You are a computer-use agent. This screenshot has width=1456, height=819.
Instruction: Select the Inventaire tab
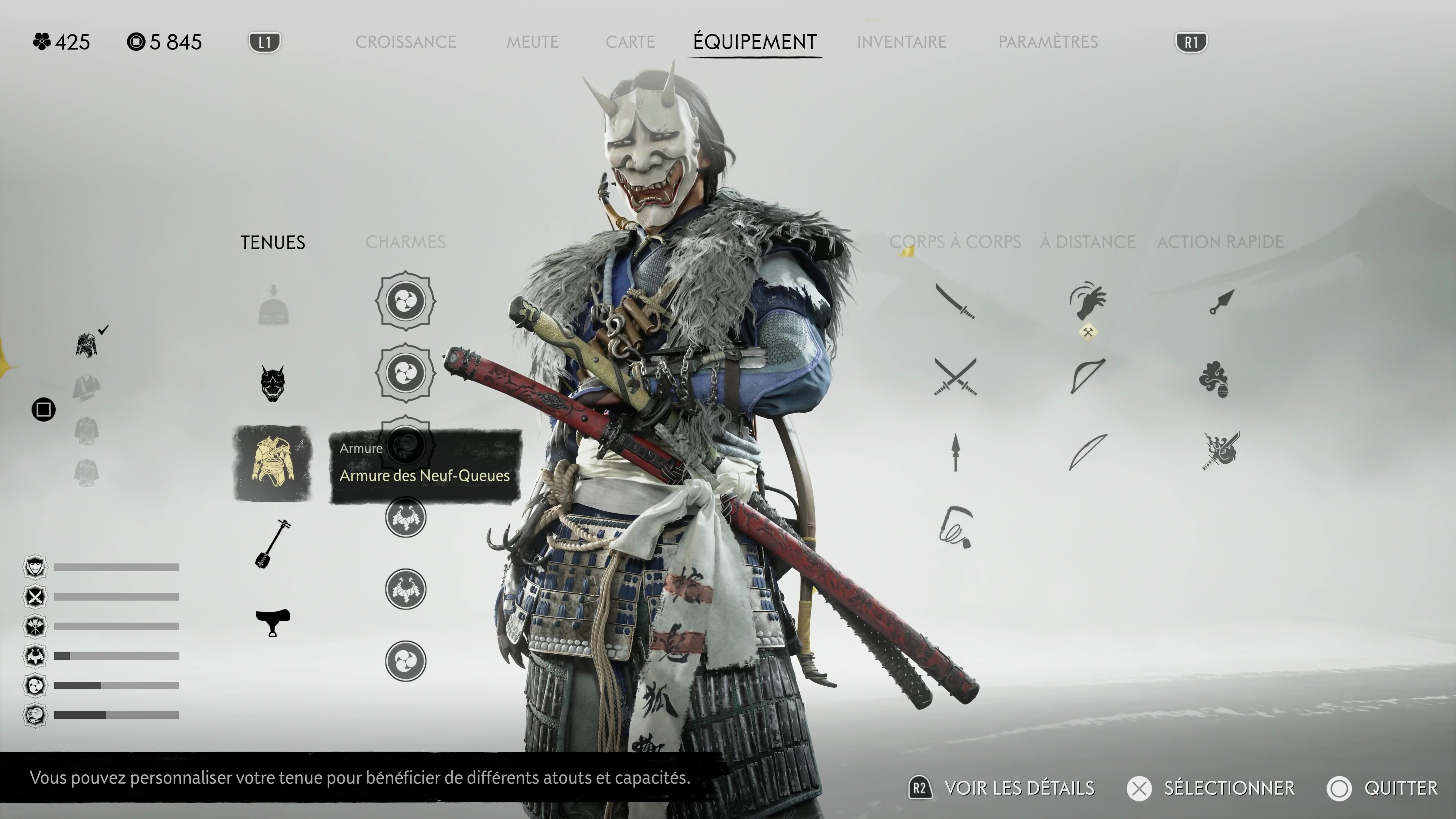point(901,42)
